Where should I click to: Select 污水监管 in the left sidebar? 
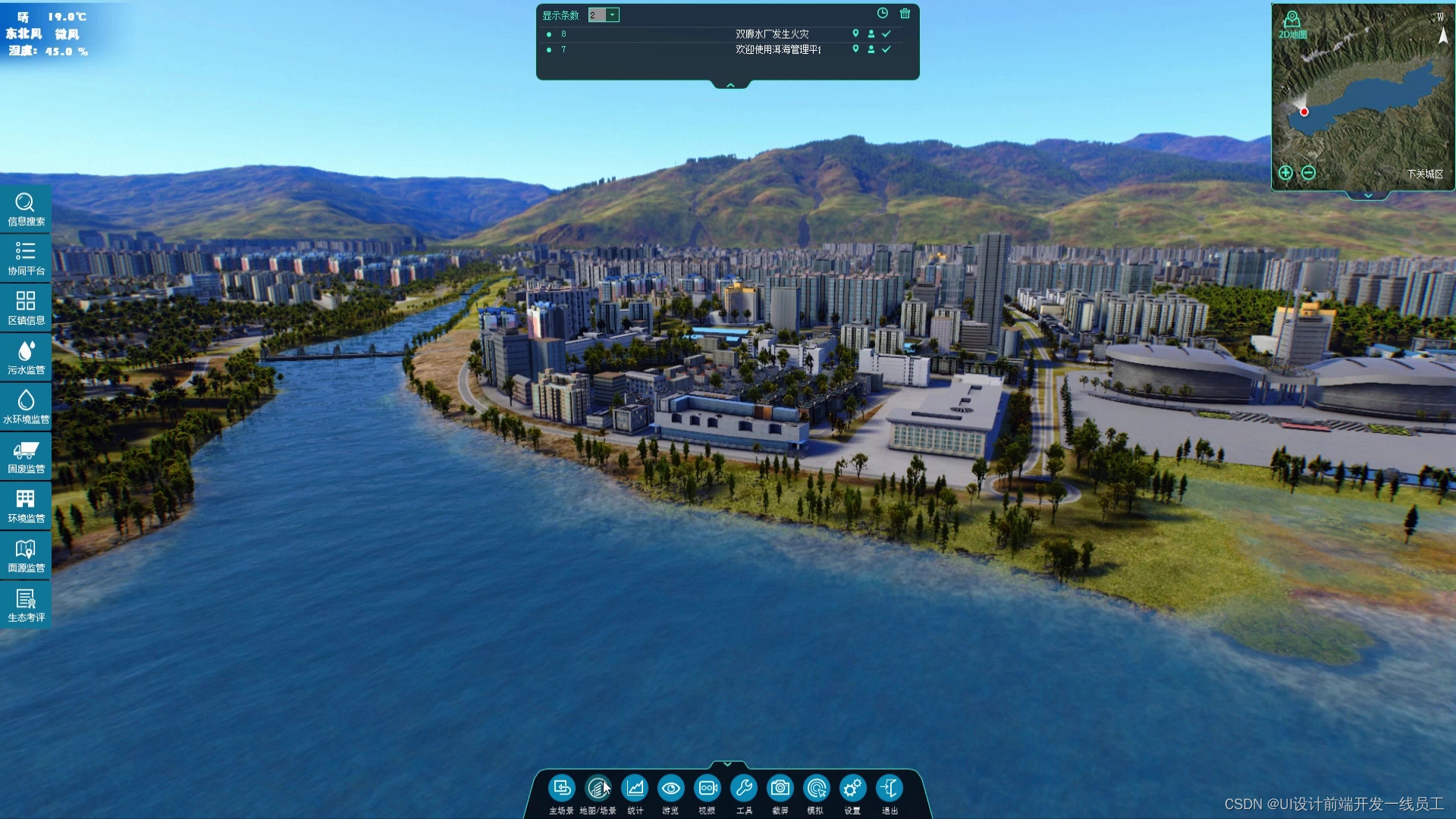point(26,357)
